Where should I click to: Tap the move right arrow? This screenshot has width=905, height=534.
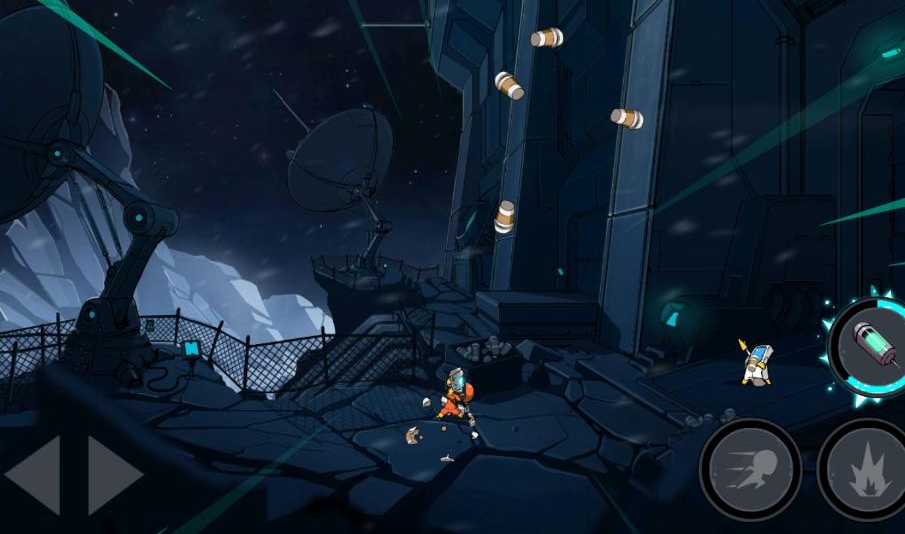114,475
